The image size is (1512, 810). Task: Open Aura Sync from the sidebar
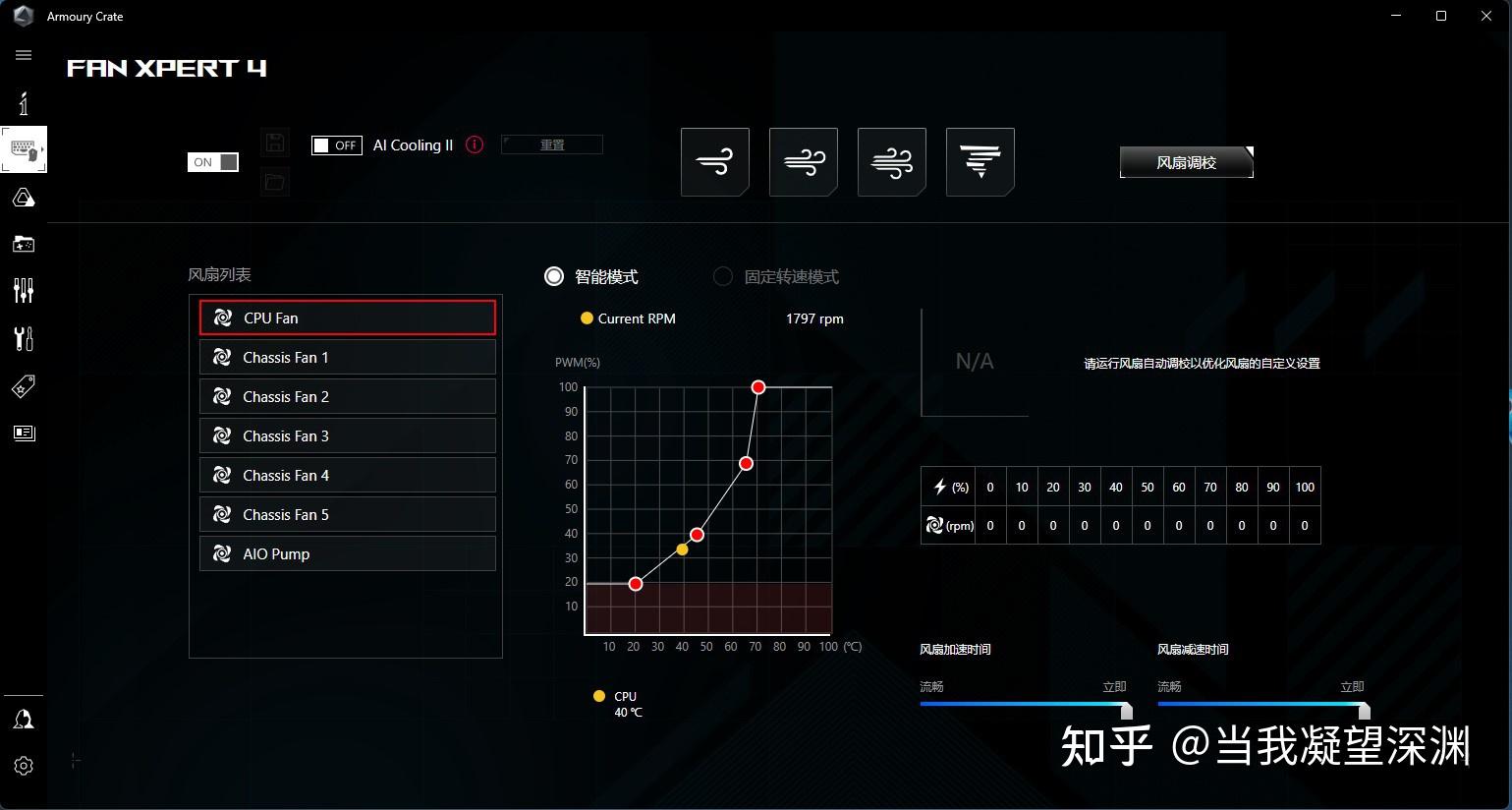(x=23, y=198)
